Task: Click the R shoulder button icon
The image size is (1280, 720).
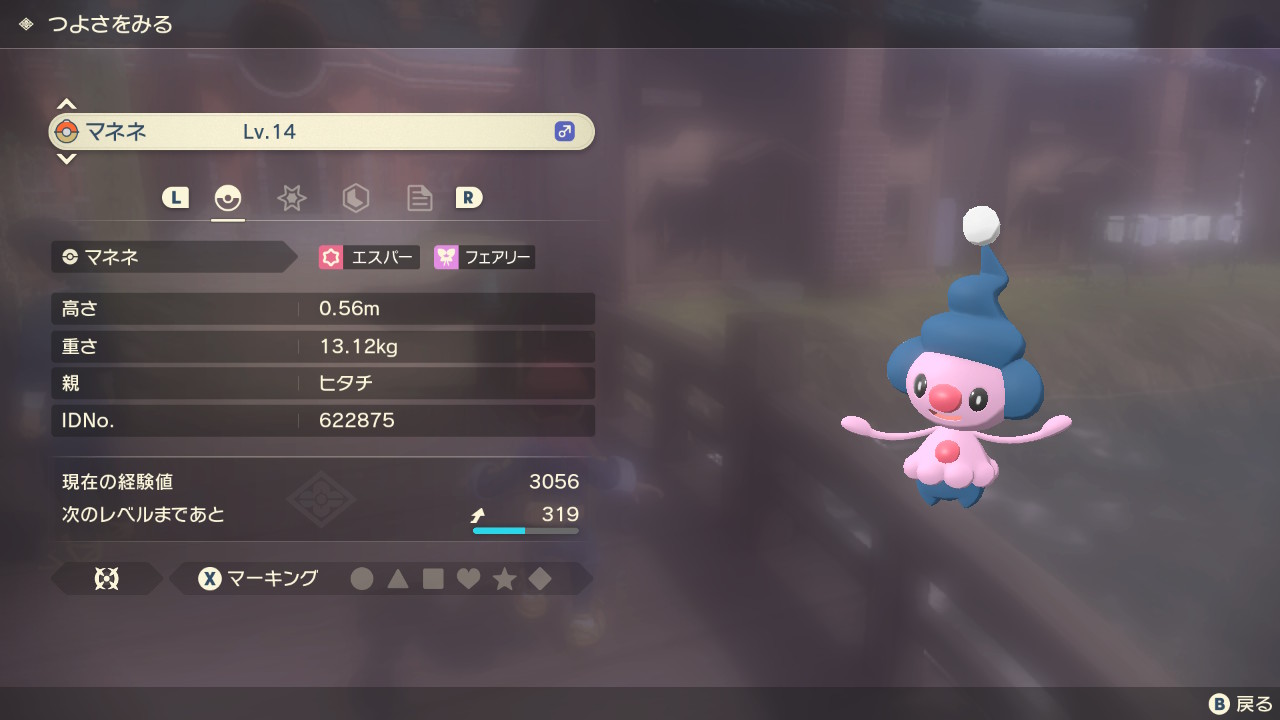Action: pyautogui.click(x=470, y=198)
